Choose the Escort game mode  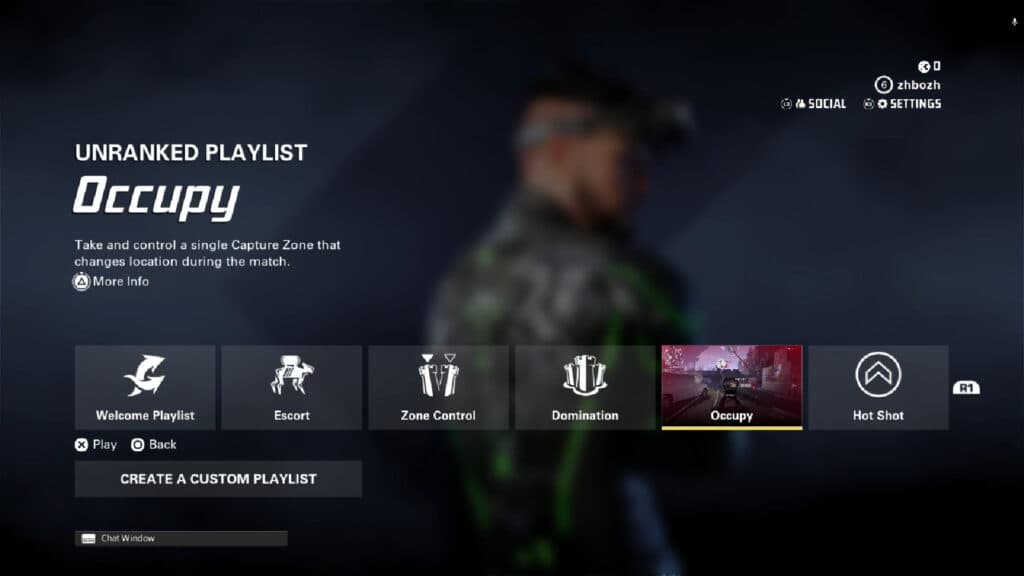click(x=292, y=388)
